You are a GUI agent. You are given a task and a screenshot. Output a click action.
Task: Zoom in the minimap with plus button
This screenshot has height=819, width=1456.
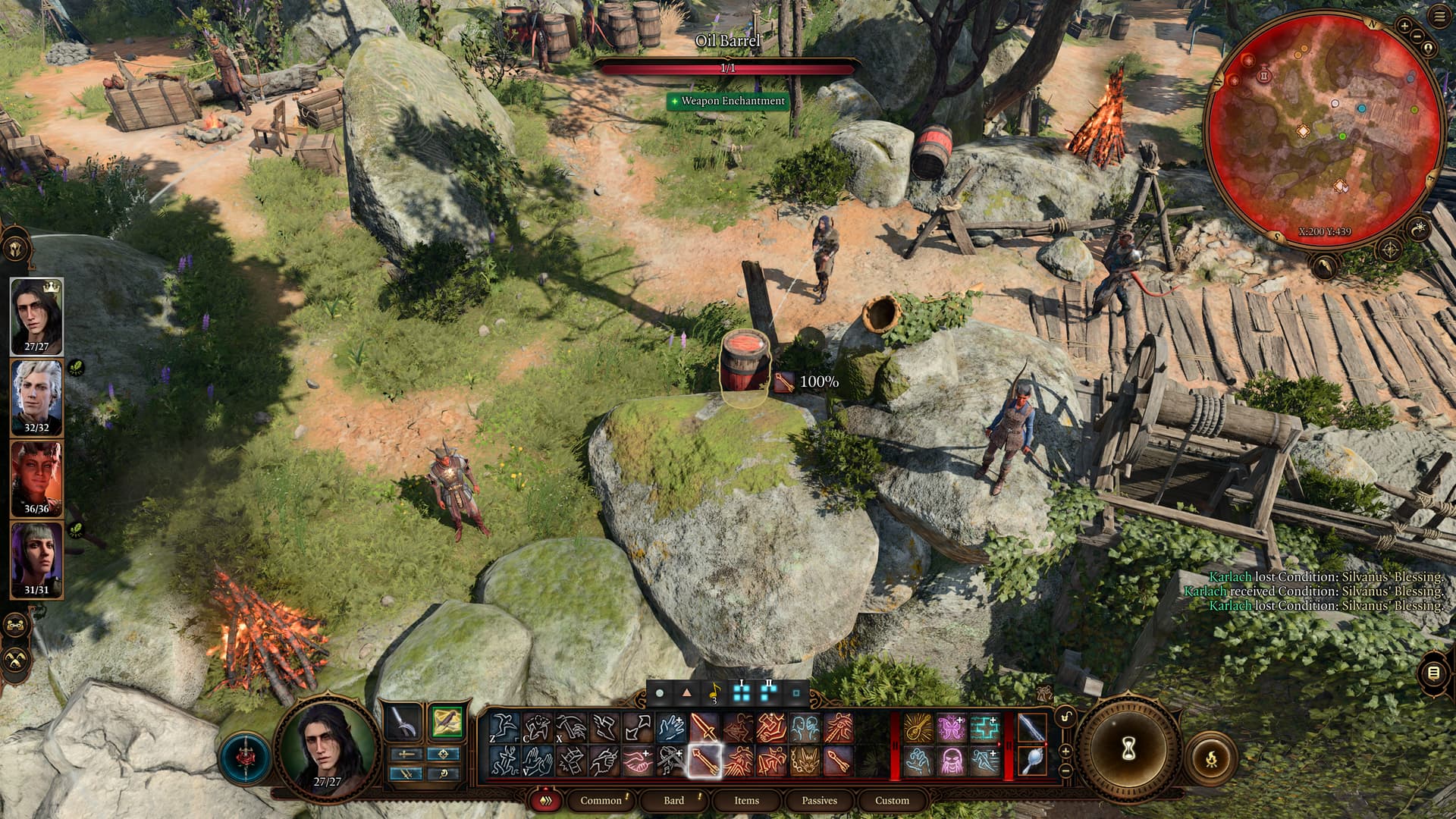tap(1404, 26)
